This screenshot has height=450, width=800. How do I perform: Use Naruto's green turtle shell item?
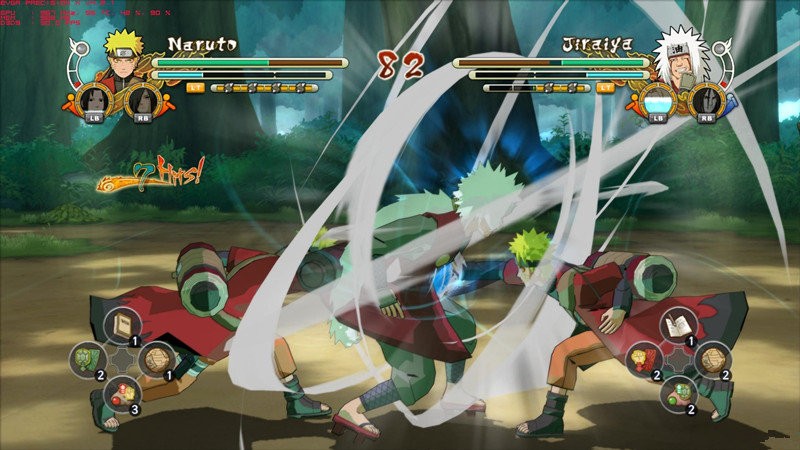click(86, 358)
